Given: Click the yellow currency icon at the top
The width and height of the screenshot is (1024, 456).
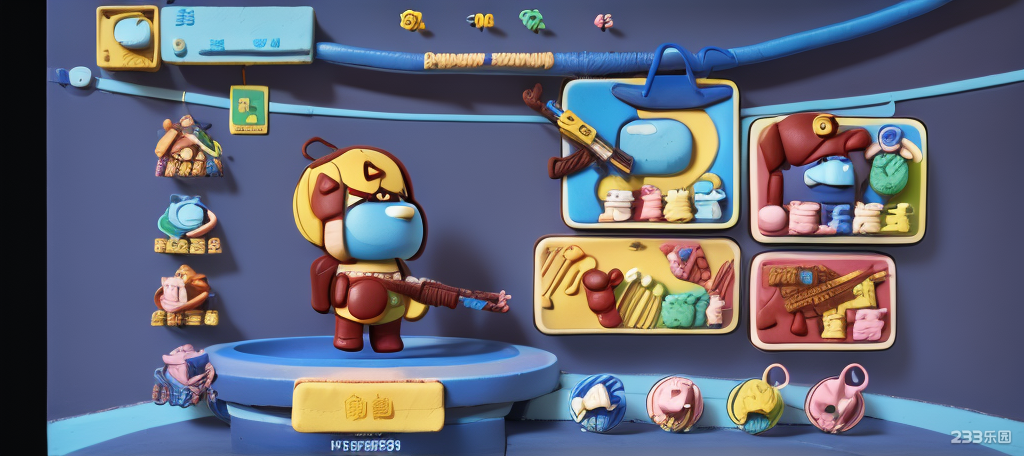Looking at the screenshot, I should point(411,20).
